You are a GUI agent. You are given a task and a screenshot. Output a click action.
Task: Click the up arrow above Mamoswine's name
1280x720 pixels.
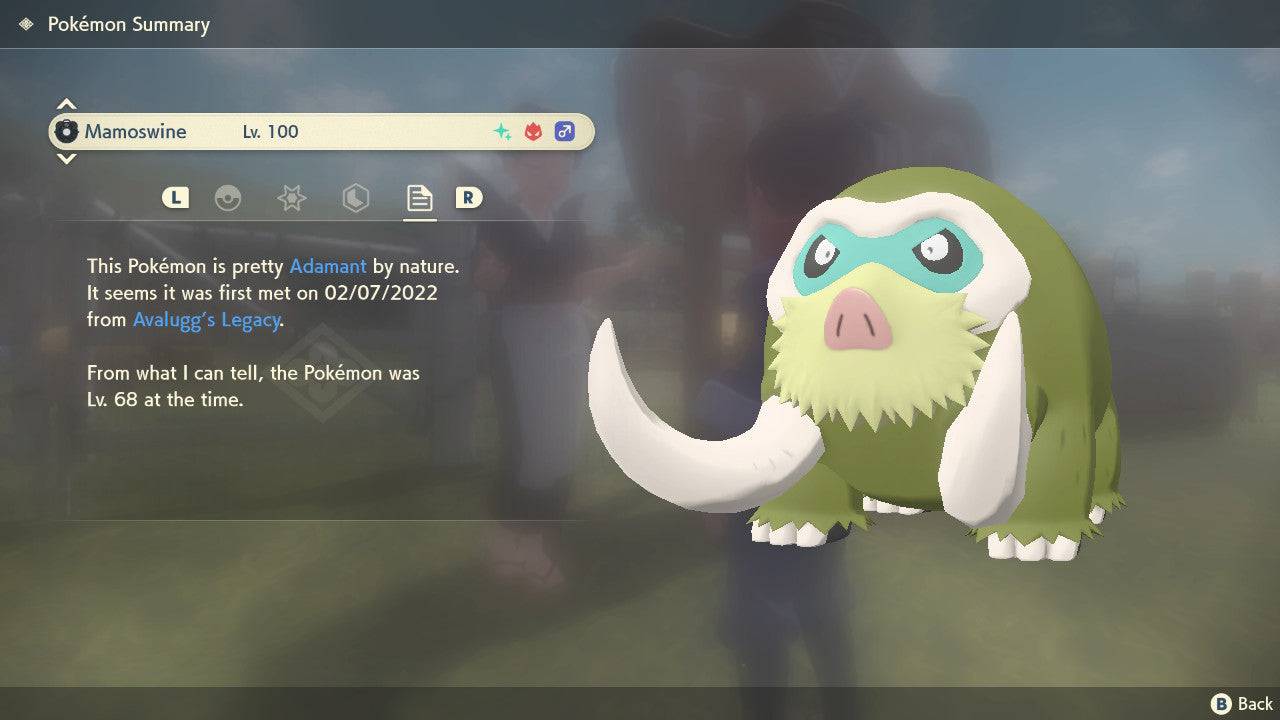[66, 104]
